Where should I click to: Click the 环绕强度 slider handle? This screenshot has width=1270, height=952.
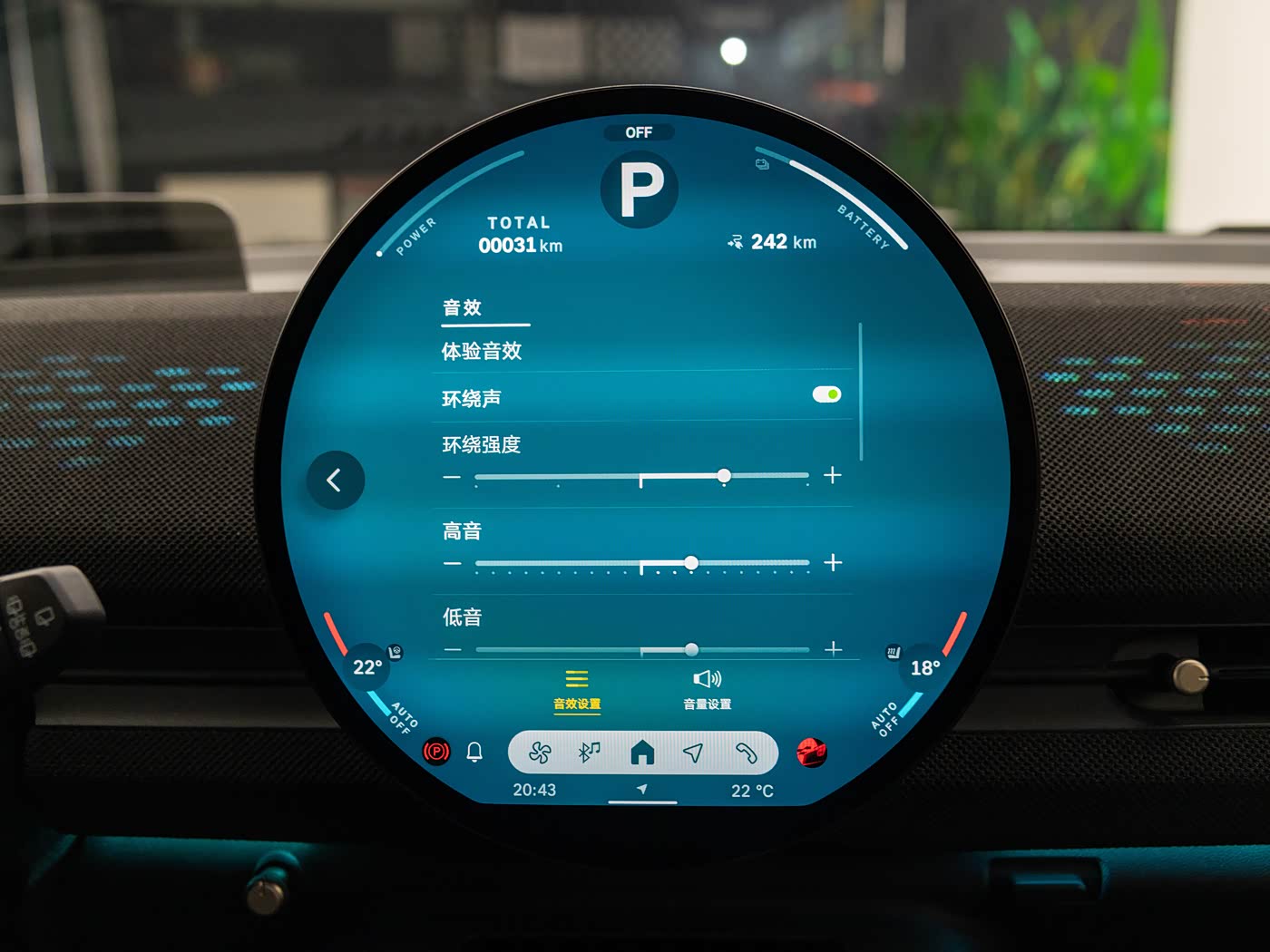click(724, 476)
